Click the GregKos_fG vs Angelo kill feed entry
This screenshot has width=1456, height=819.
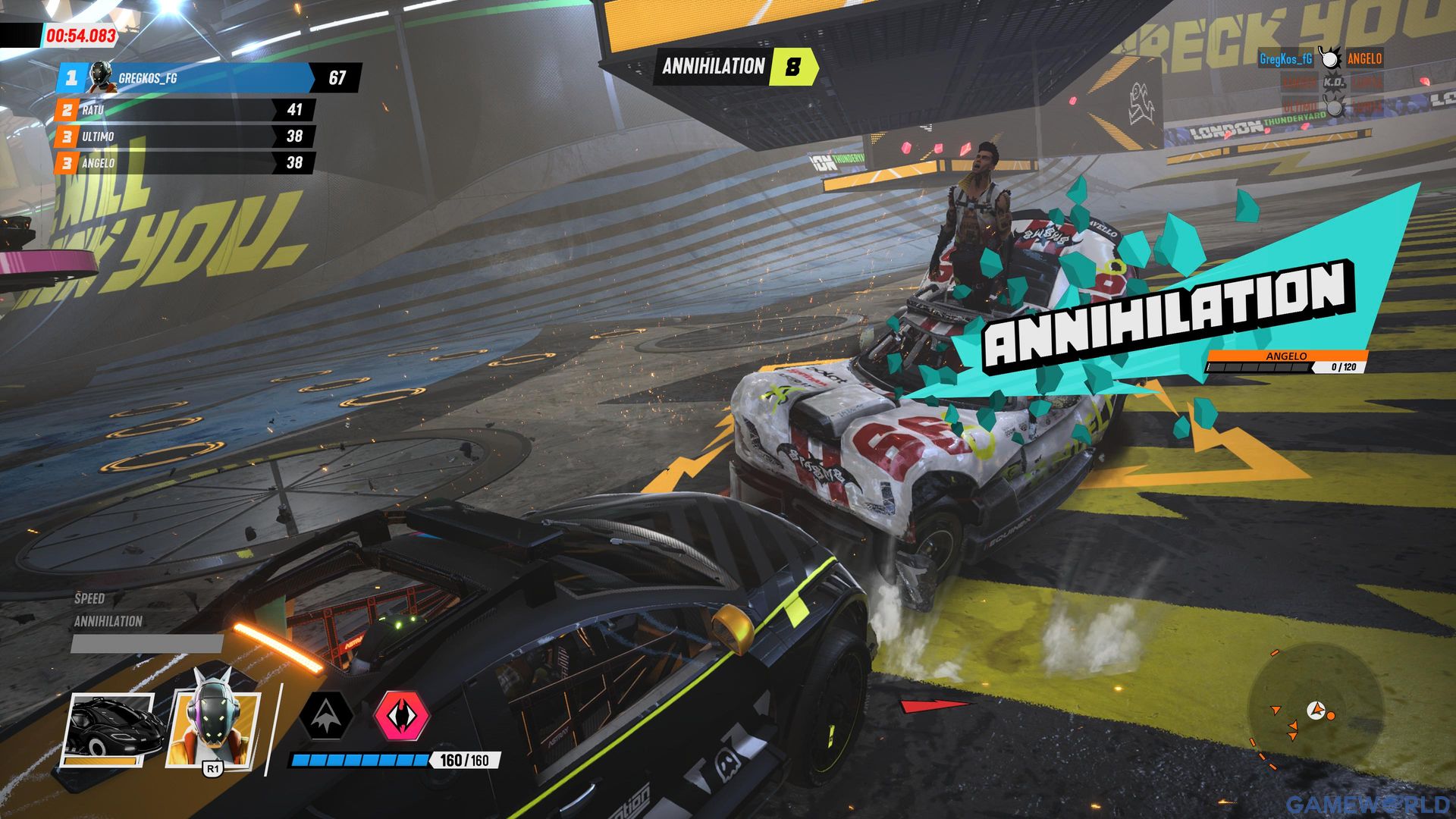click(1320, 58)
